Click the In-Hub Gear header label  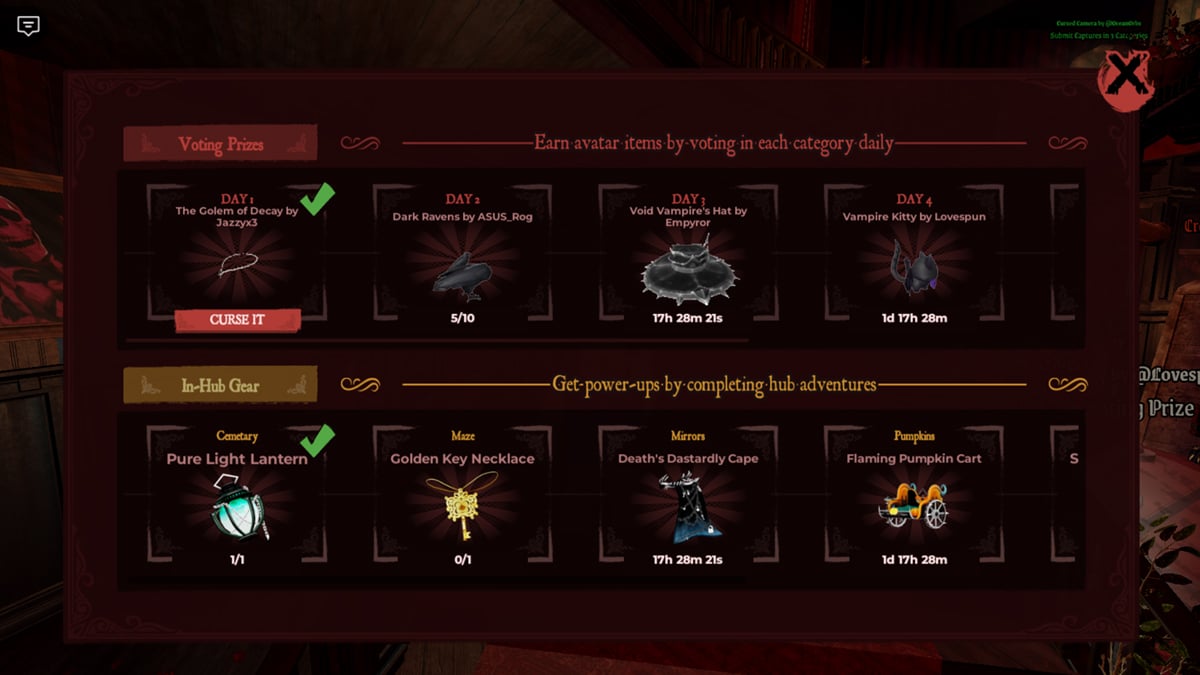point(220,385)
